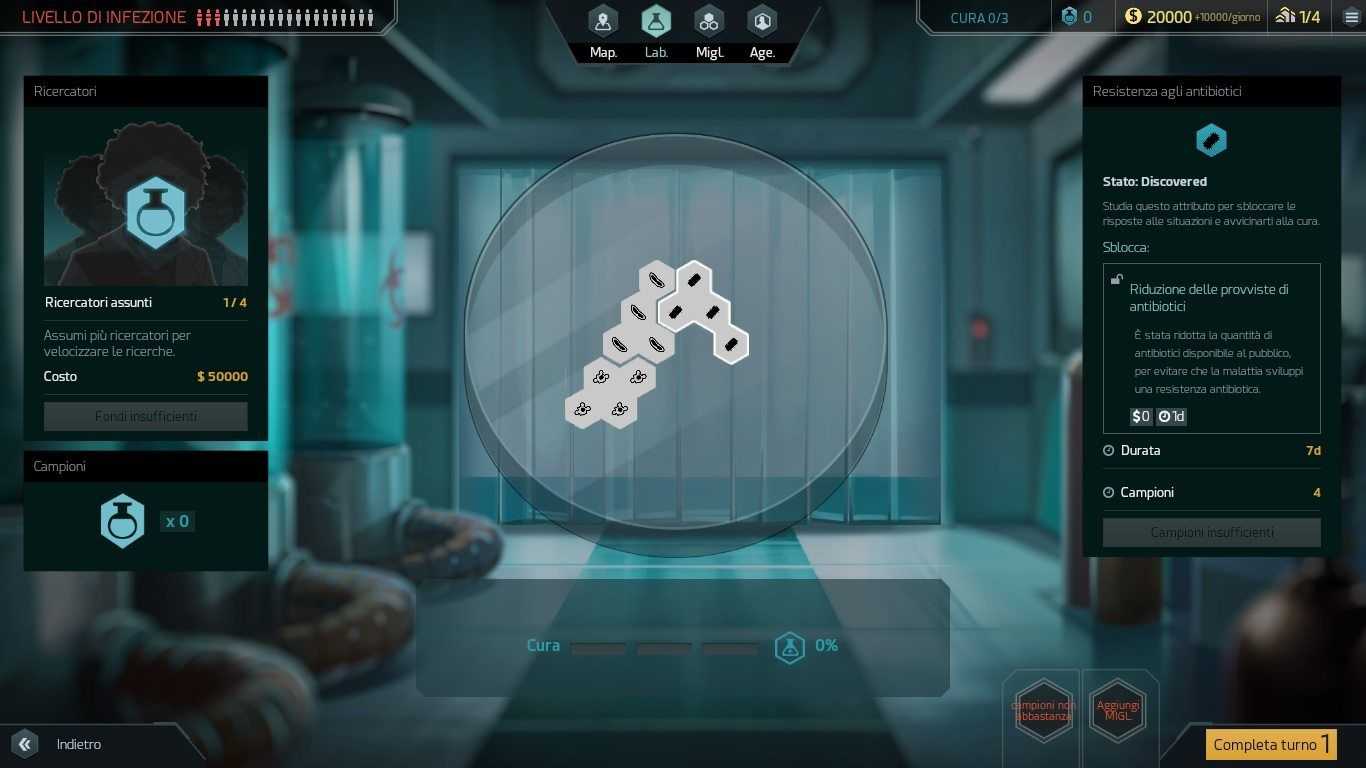End the turn with Completa turno
1366x768 pixels.
point(1270,744)
